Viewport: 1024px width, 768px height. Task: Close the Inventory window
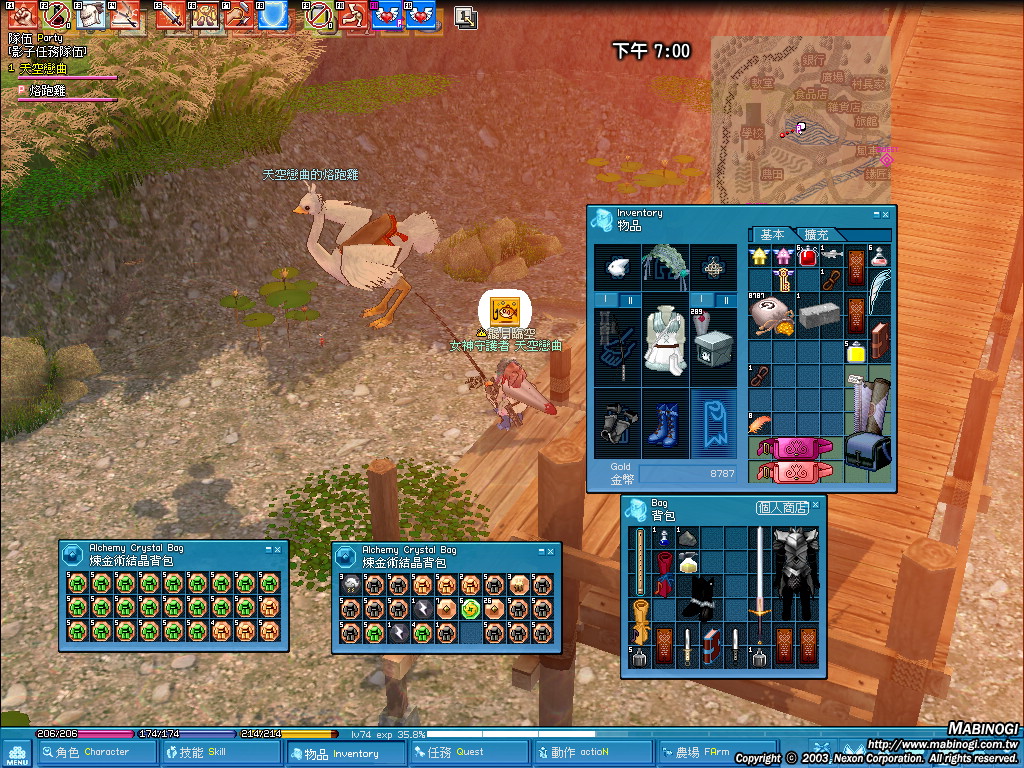[885, 214]
